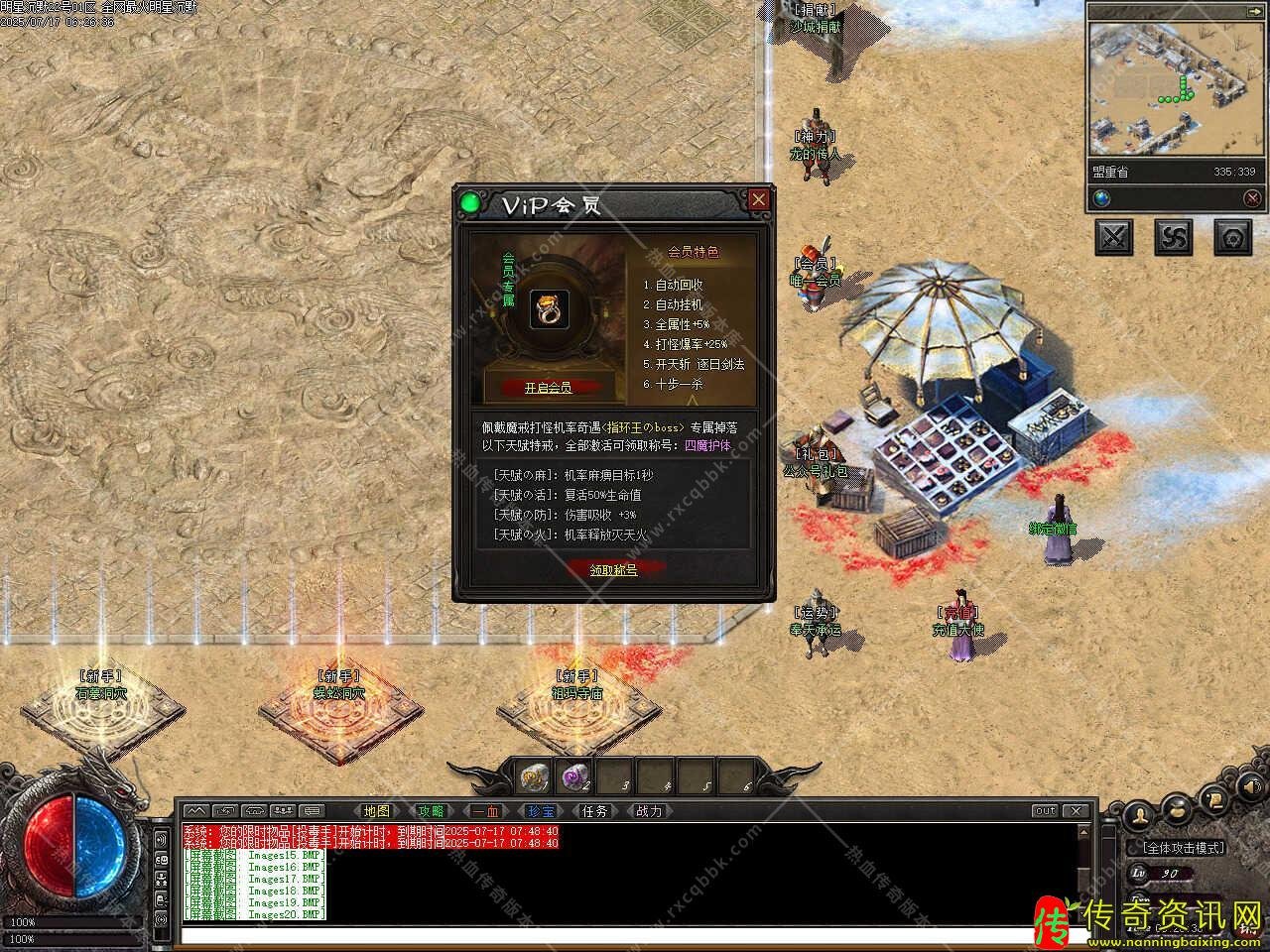Viewport: 1270px width, 952px height.
Task: Click the crossed swords button below minimap
Action: click(x=1114, y=237)
